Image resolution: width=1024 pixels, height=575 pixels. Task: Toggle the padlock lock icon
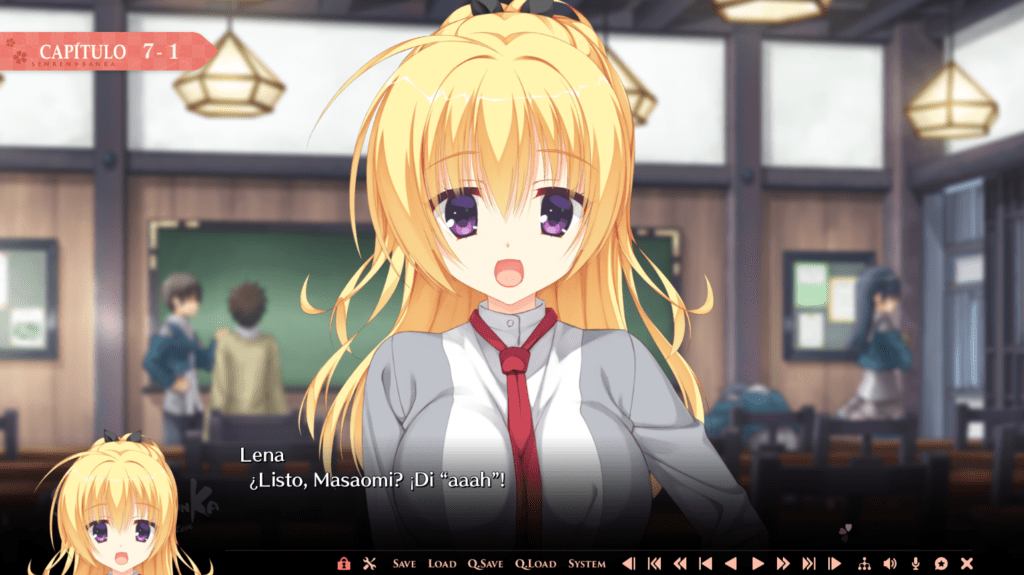click(344, 564)
